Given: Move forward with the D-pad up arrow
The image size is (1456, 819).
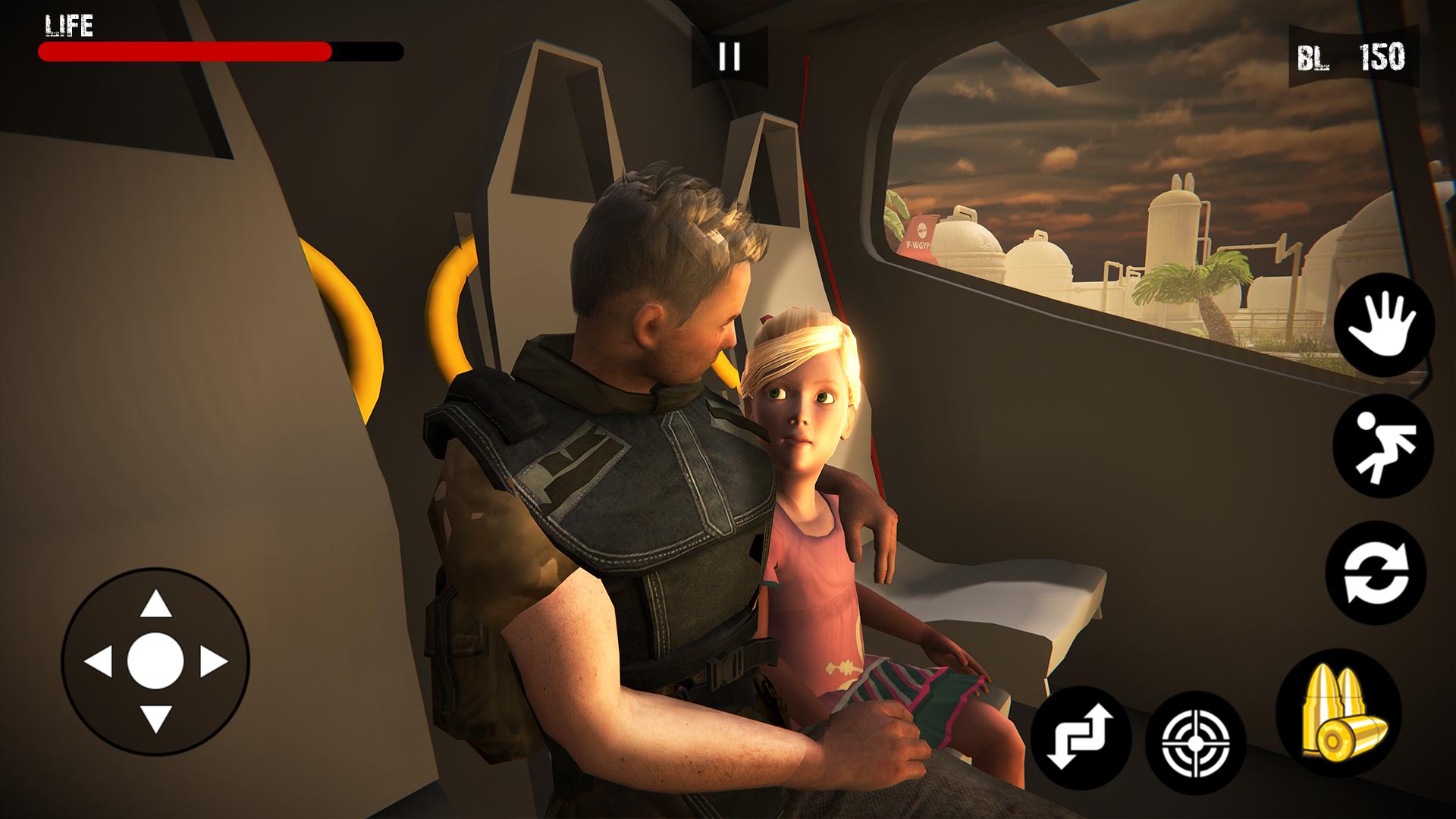Looking at the screenshot, I should click(x=155, y=604).
